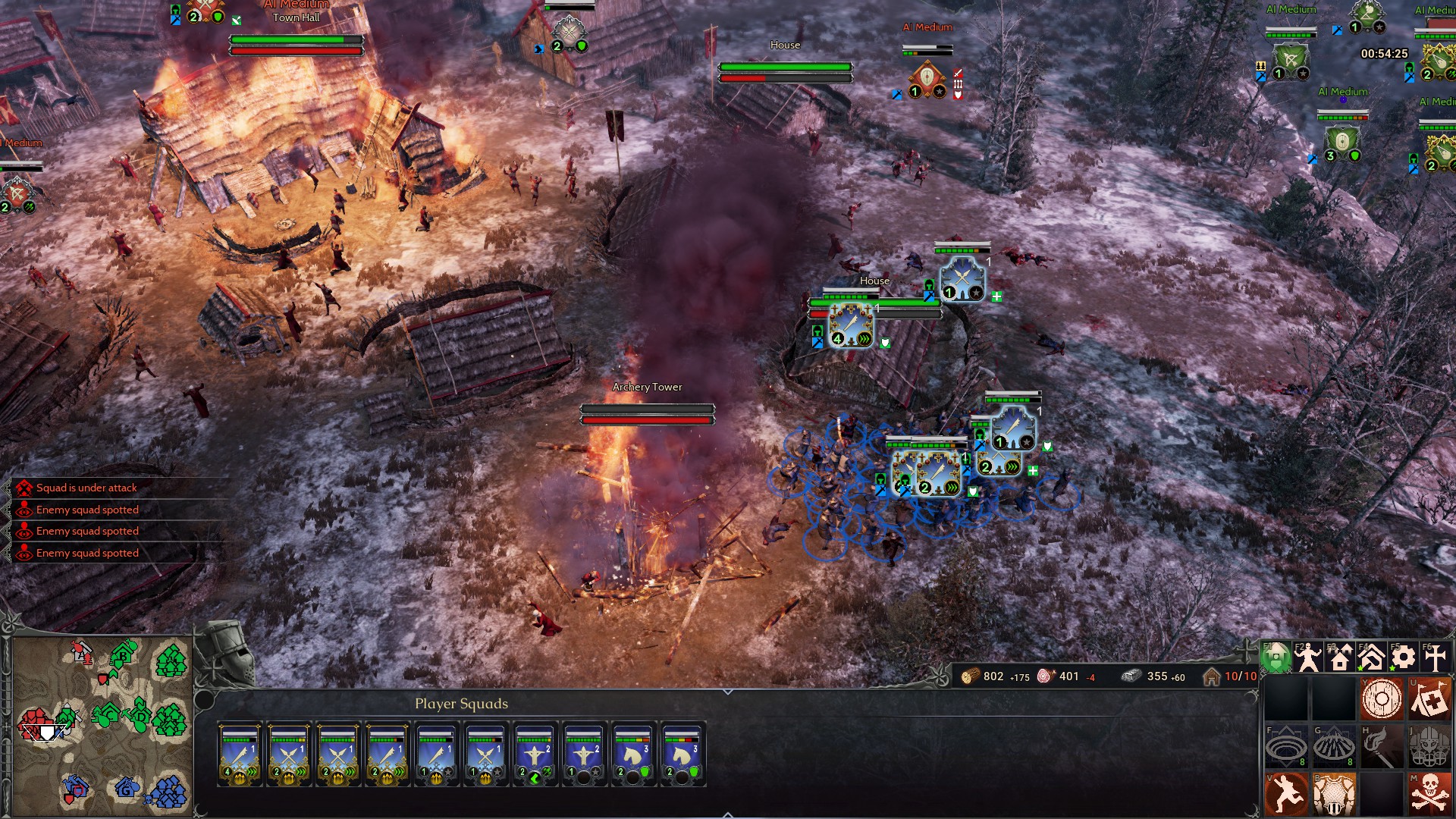
Task: Open the F5 gear tab
Action: coord(1403,657)
